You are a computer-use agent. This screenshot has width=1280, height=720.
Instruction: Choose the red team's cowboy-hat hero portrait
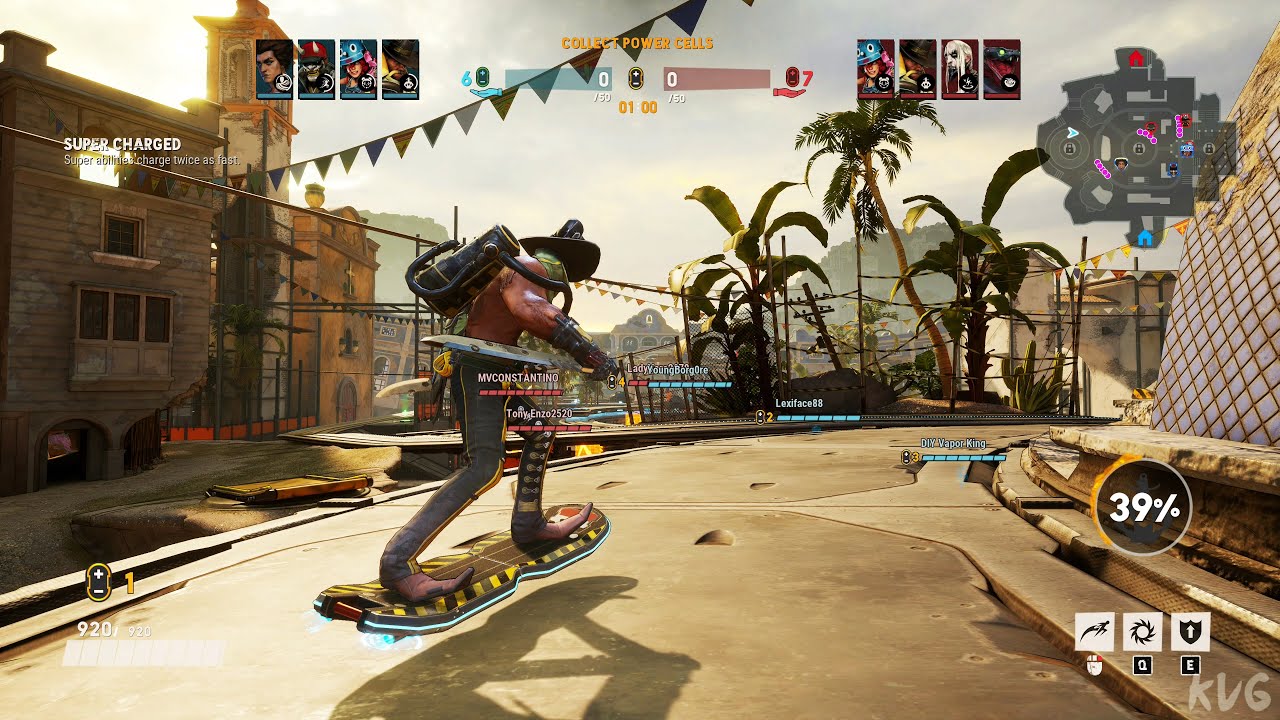pyautogui.click(x=917, y=68)
